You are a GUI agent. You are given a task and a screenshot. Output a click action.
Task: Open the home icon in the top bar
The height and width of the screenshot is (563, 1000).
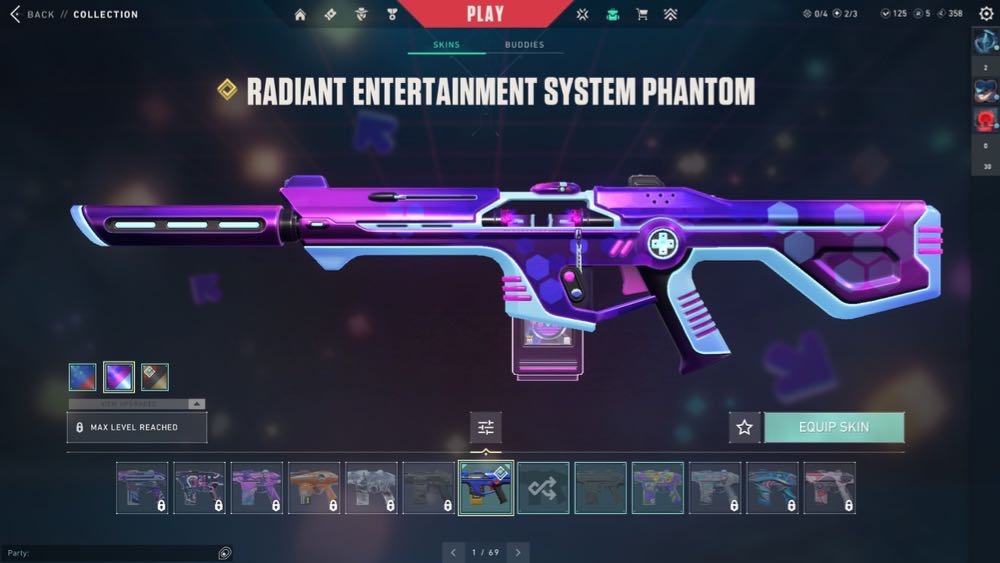(300, 14)
